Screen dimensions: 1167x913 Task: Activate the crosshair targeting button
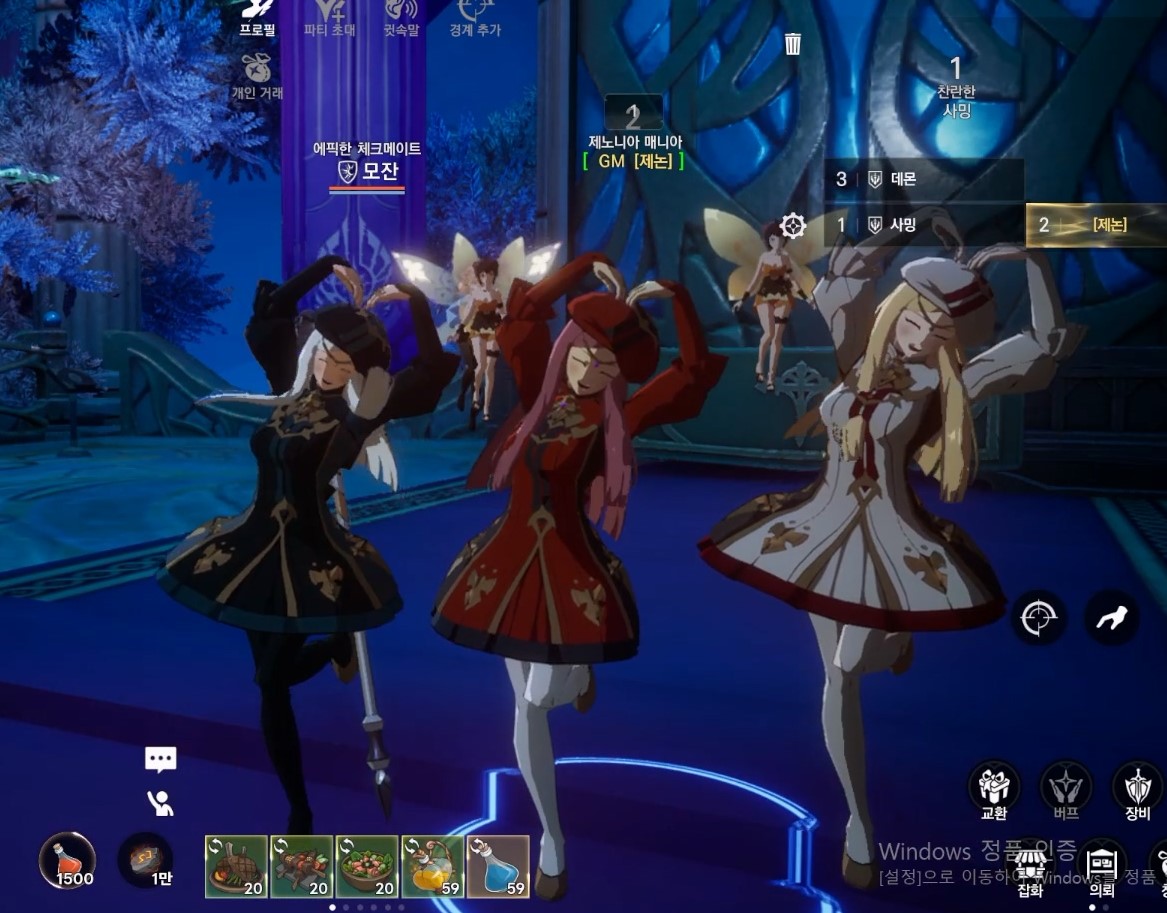click(x=1038, y=619)
